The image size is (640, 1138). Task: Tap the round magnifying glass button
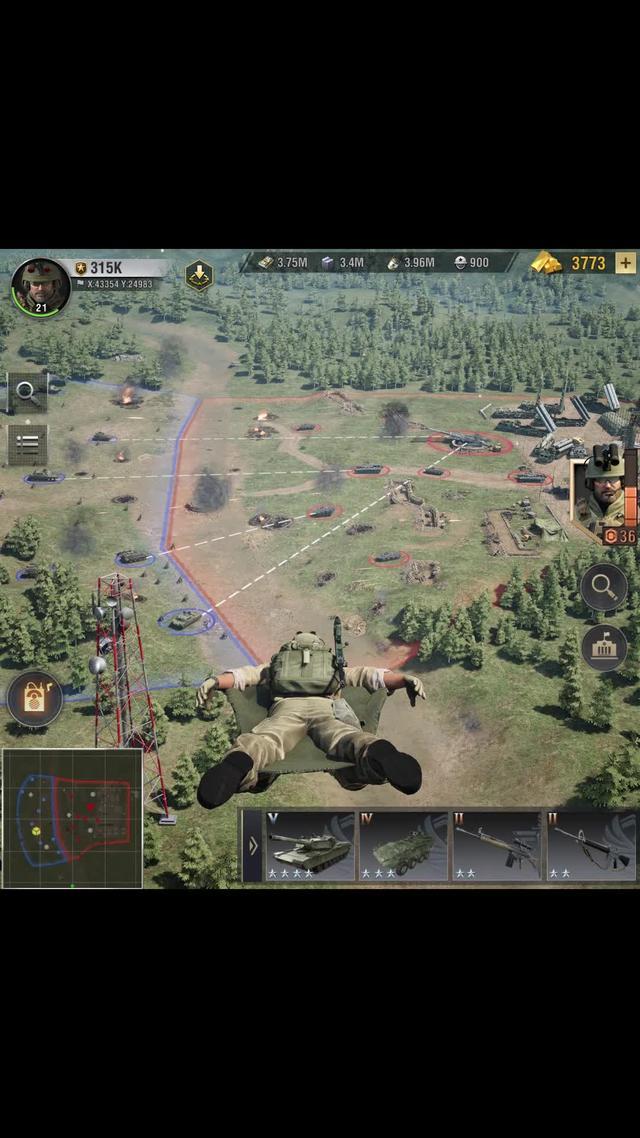(x=603, y=587)
